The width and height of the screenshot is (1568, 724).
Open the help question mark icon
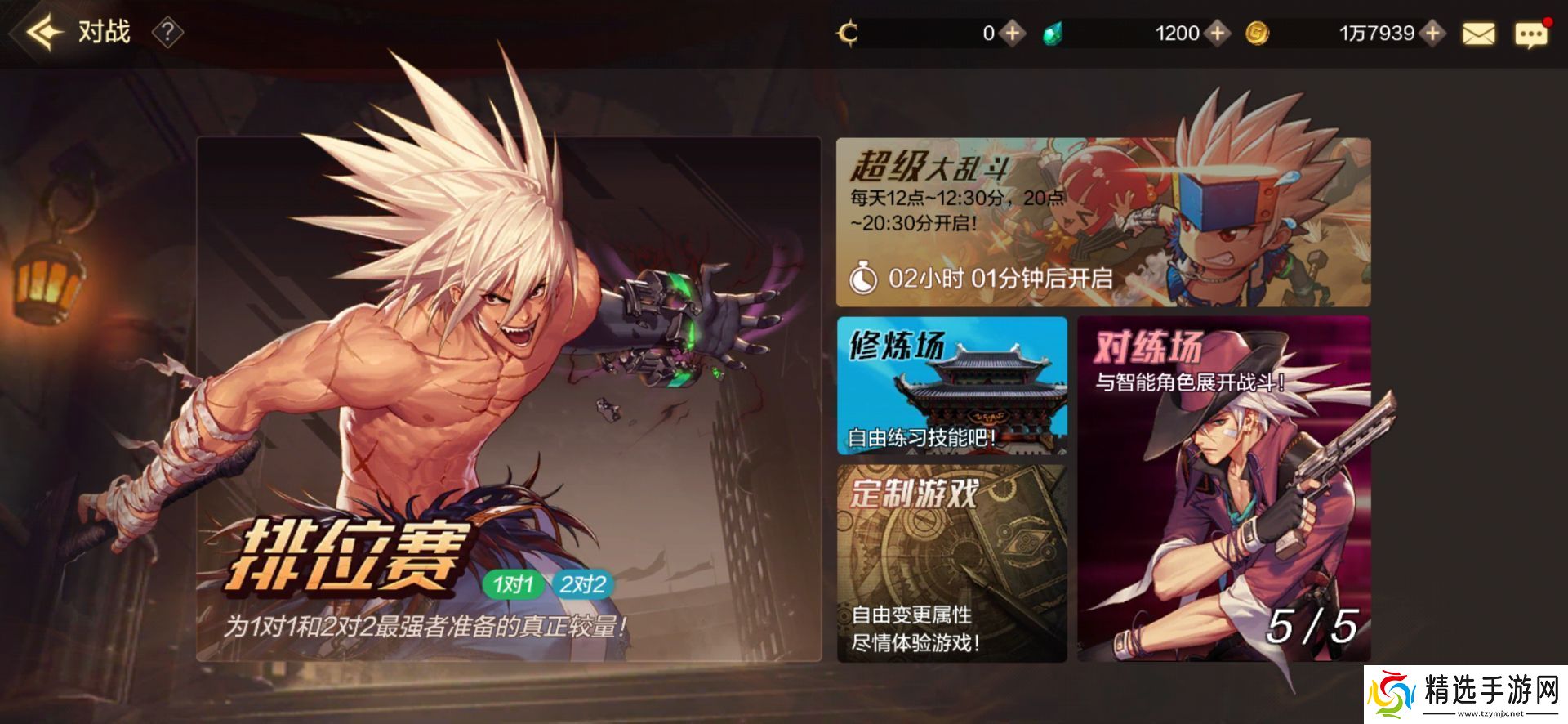pyautogui.click(x=167, y=34)
